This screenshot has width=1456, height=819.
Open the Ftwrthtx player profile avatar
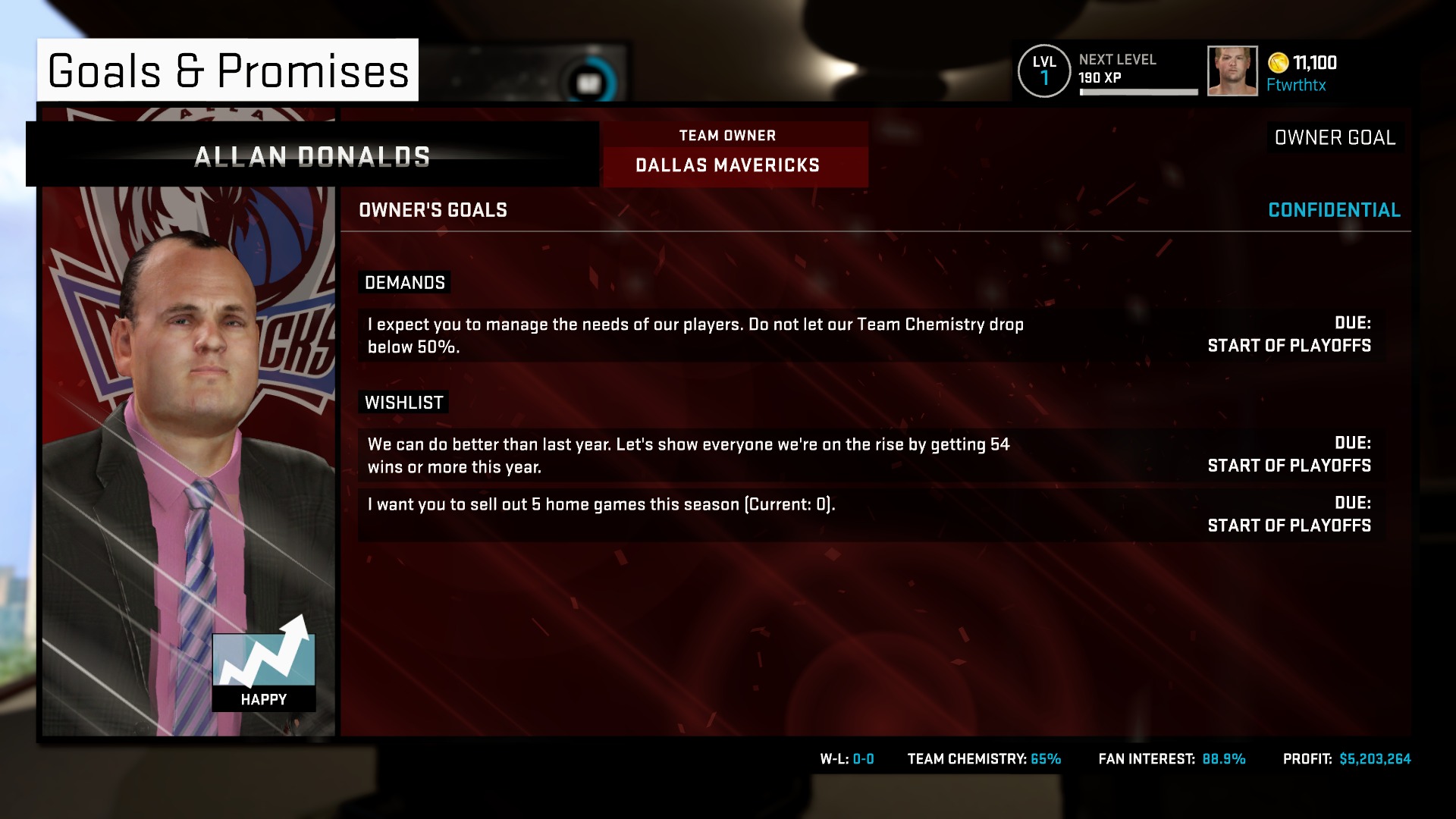pyautogui.click(x=1232, y=71)
